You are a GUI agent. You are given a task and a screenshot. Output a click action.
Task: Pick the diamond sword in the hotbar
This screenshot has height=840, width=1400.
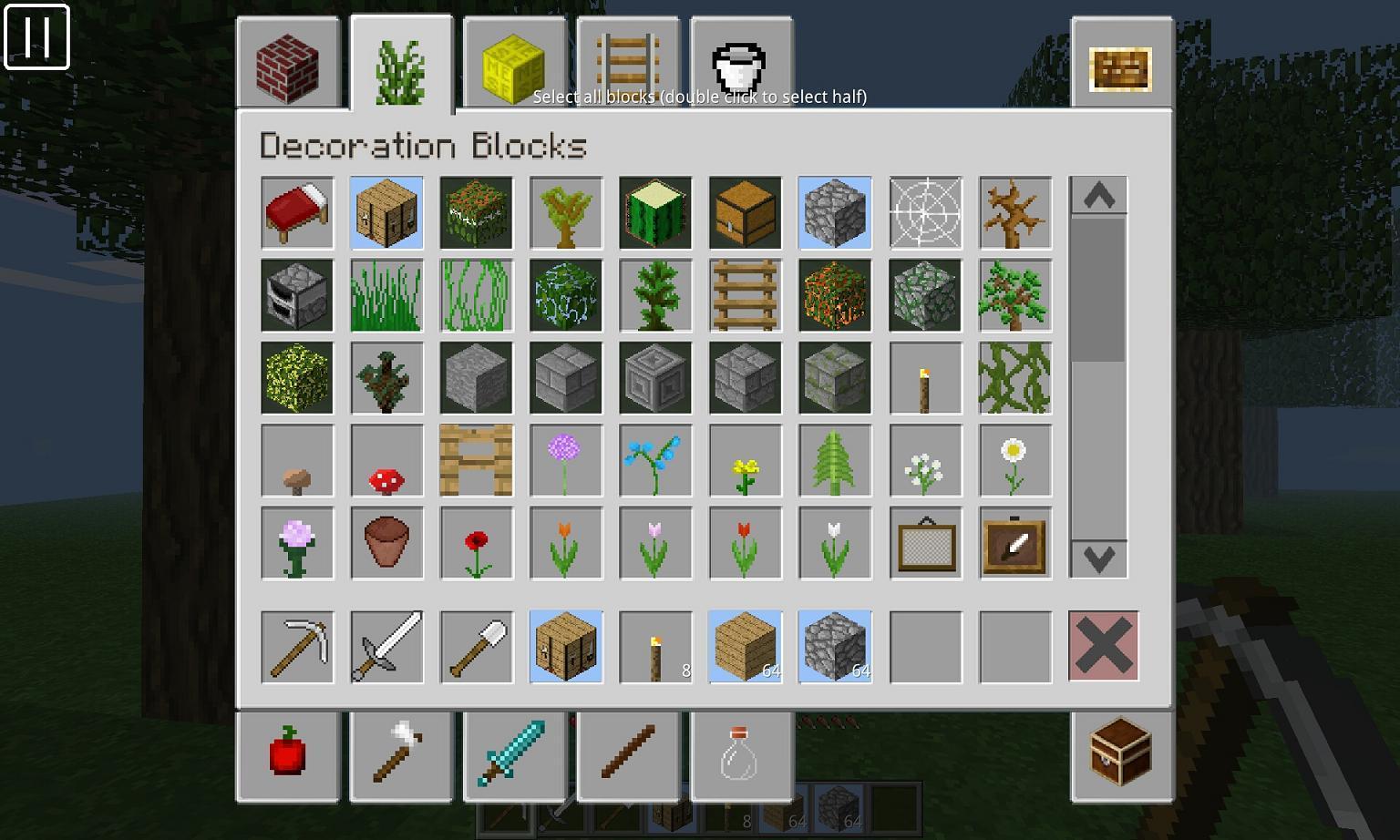pos(515,756)
